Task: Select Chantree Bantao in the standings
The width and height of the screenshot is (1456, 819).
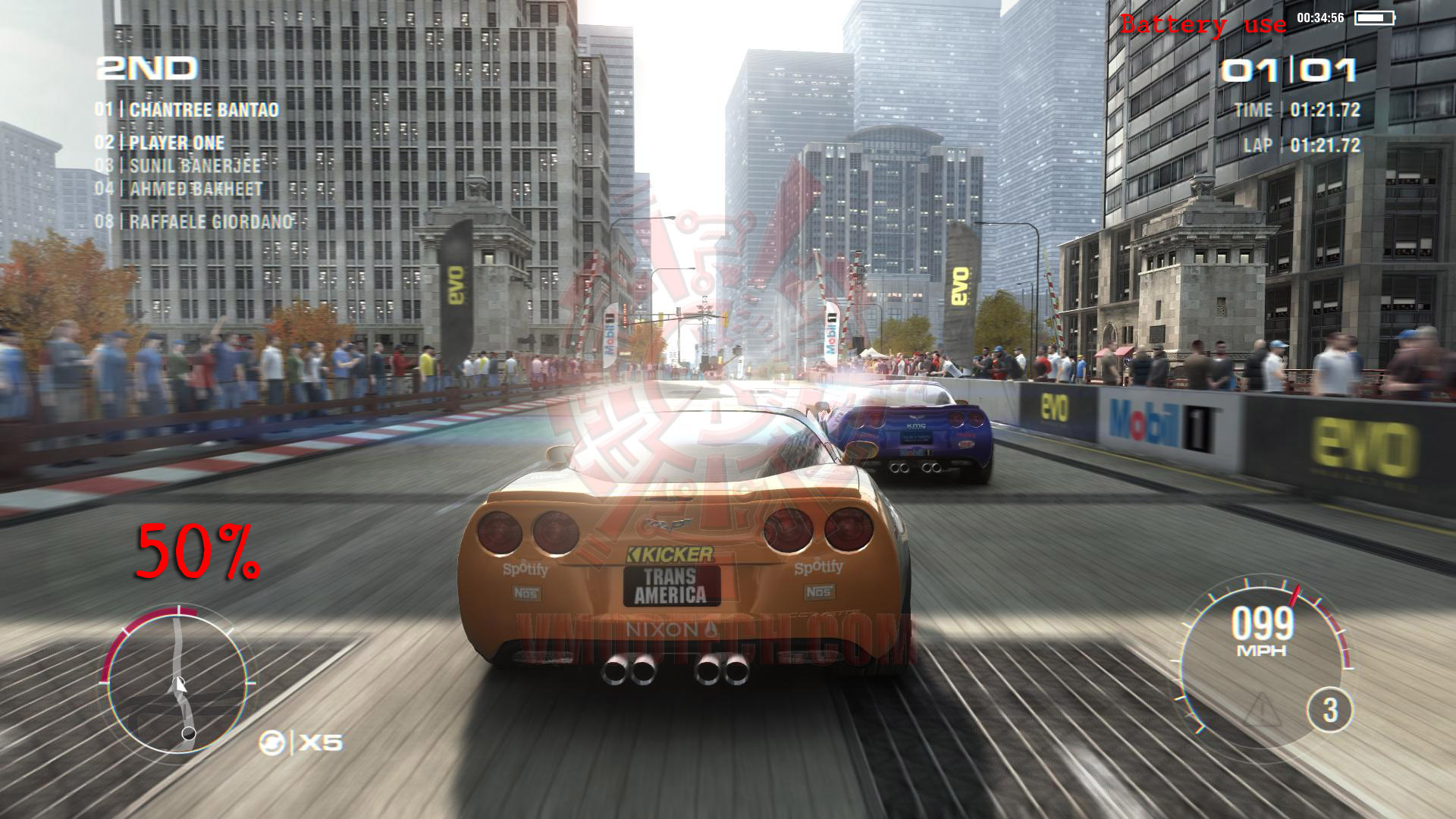Action: click(187, 110)
